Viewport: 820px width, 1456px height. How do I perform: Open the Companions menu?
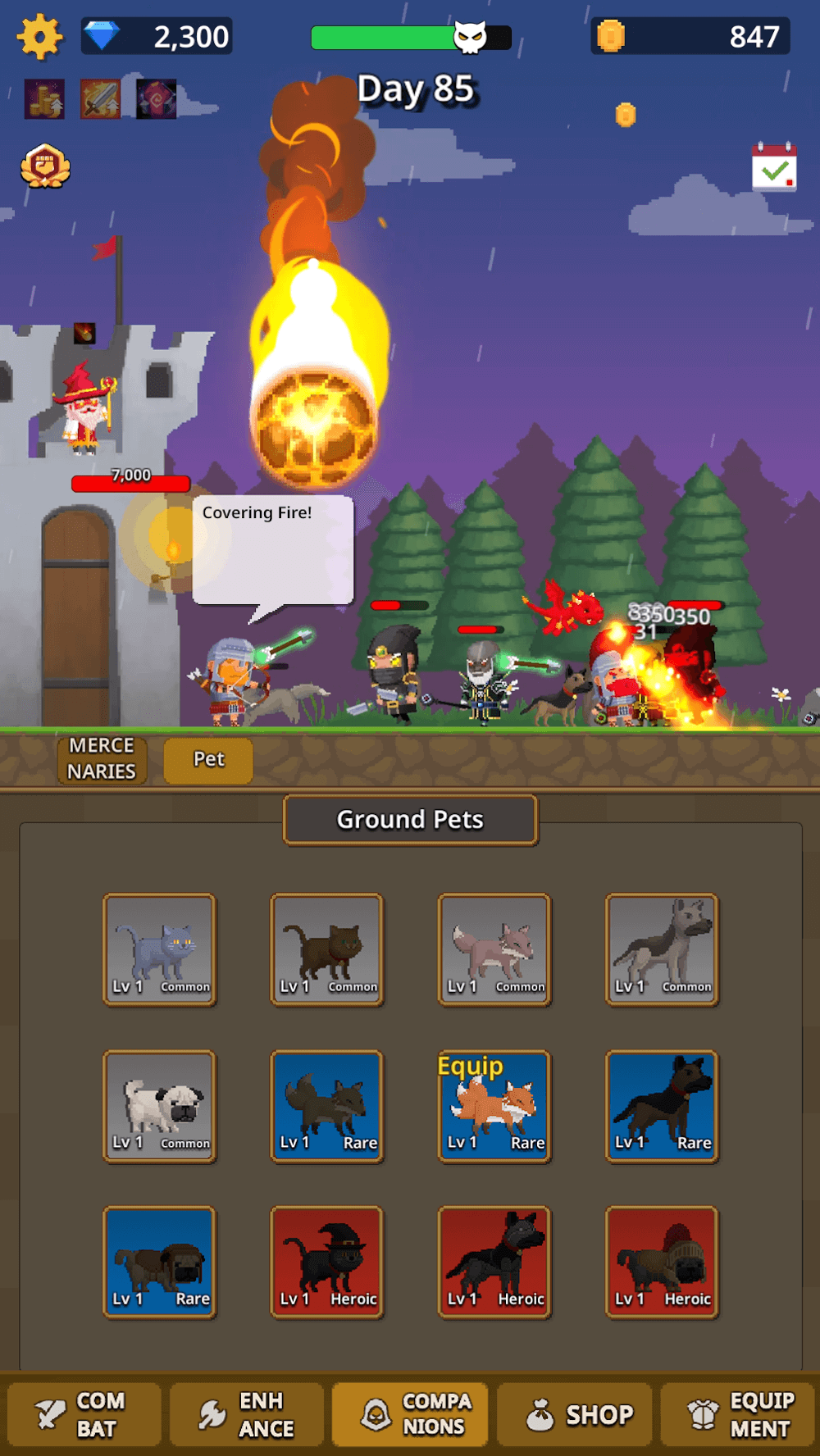(410, 1414)
